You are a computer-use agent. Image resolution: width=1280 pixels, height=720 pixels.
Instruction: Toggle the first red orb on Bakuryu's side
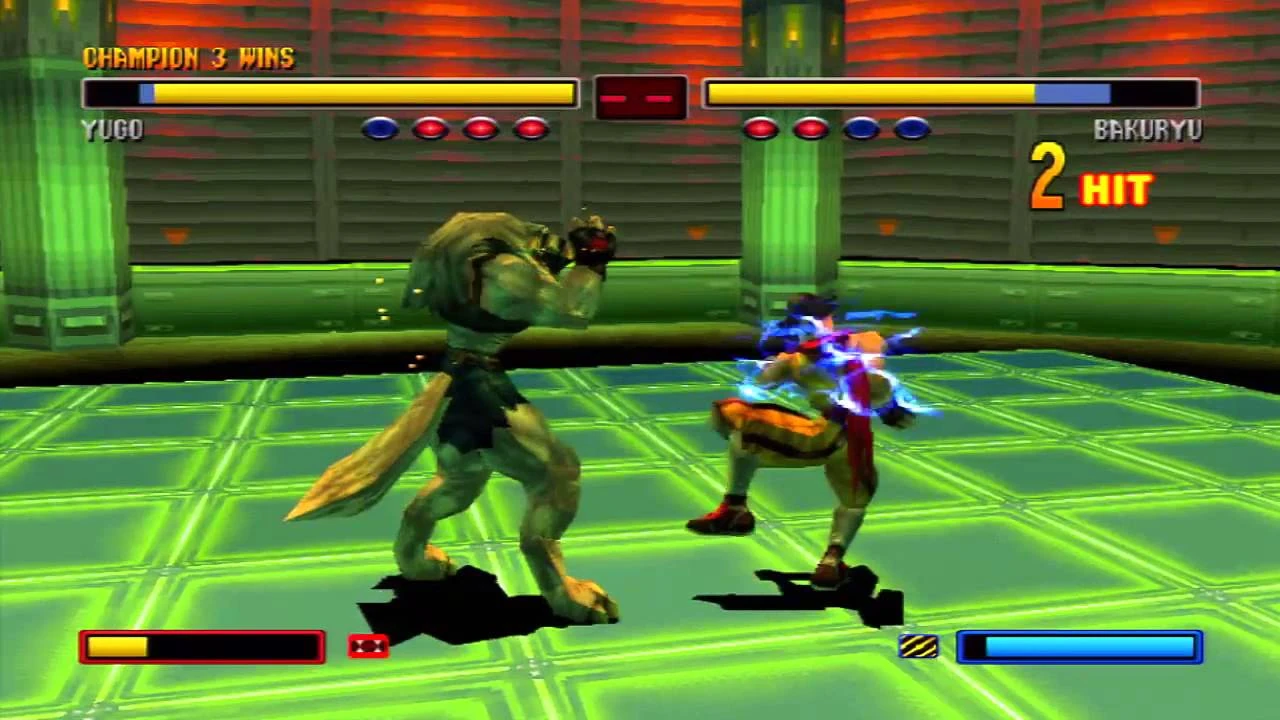coord(760,129)
